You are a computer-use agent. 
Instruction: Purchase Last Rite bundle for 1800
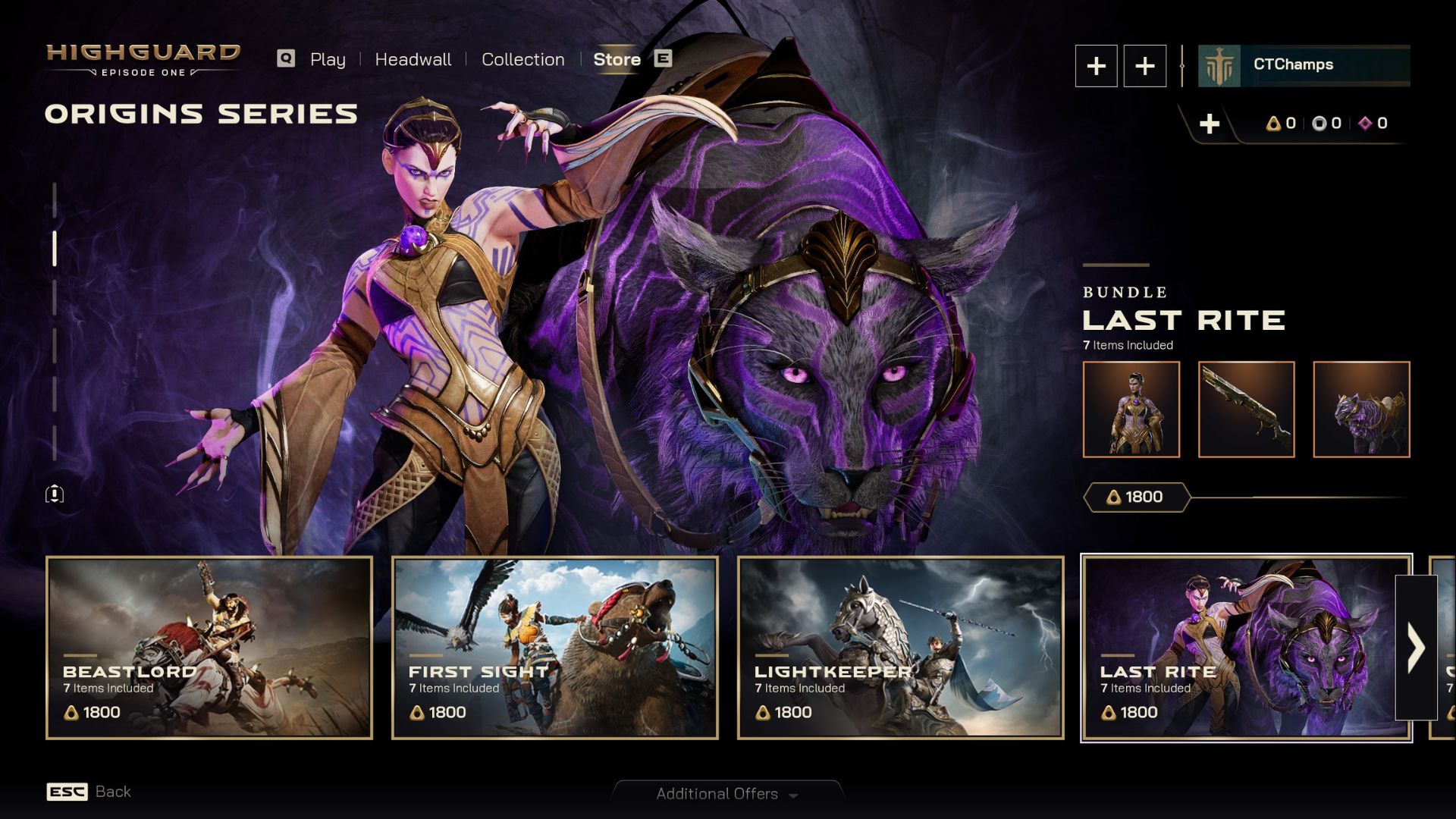(1136, 497)
